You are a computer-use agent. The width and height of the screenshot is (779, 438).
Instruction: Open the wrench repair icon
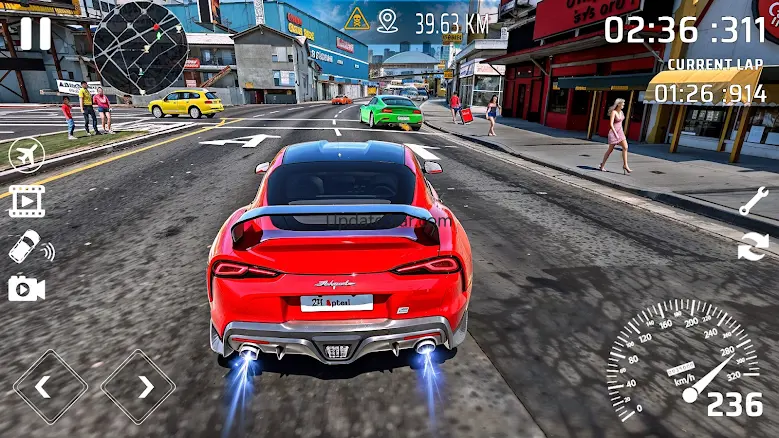(753, 201)
